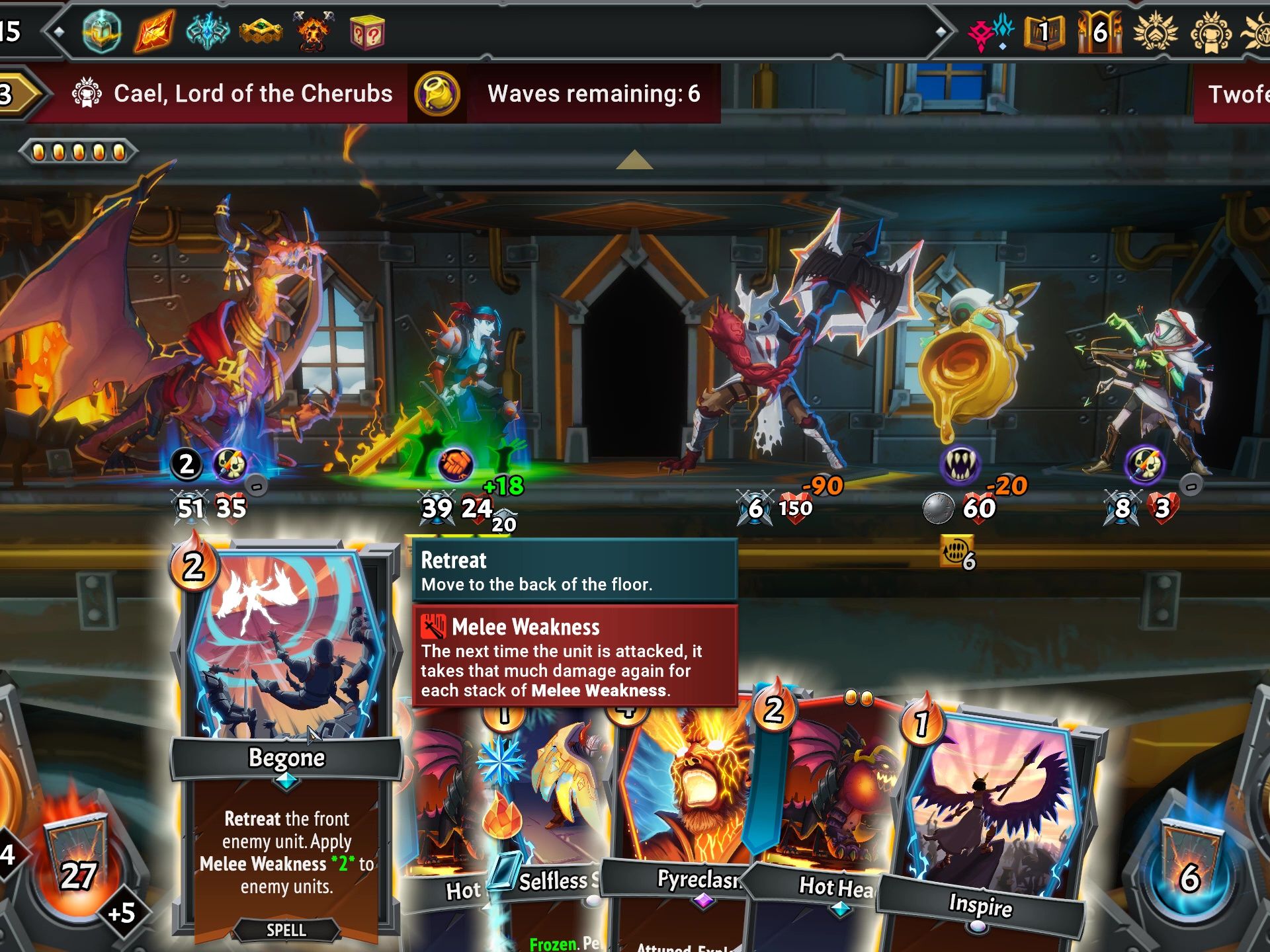Show the pink and blue clan emblem

click(990, 31)
